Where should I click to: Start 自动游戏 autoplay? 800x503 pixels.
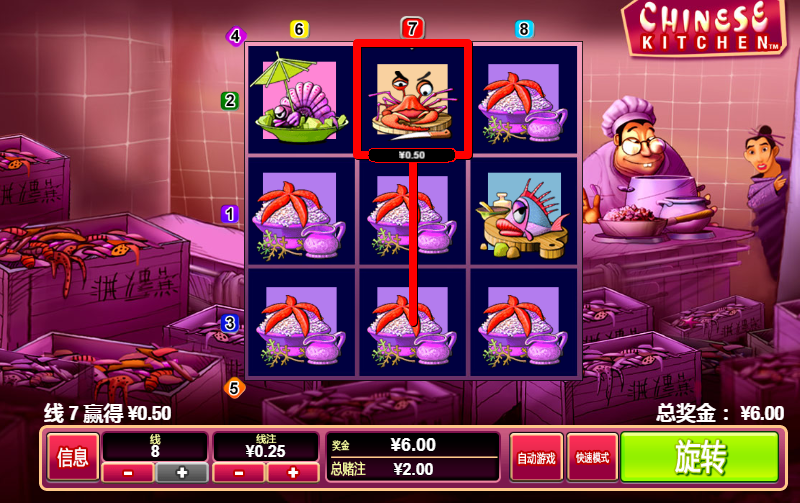coord(536,459)
